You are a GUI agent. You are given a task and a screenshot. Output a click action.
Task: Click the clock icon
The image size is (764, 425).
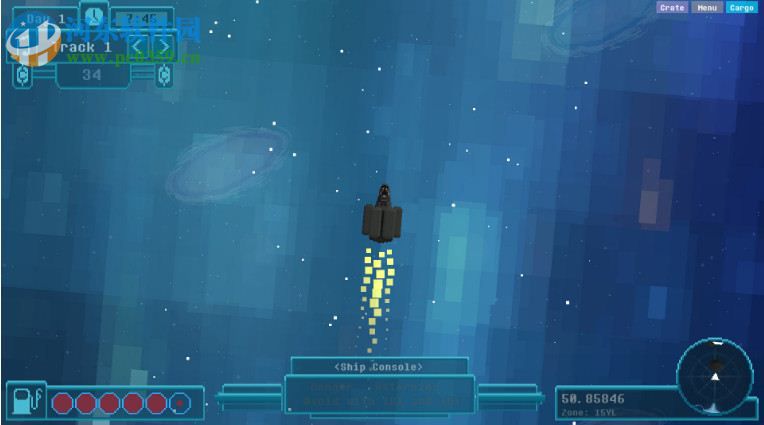pyautogui.click(x=94, y=16)
